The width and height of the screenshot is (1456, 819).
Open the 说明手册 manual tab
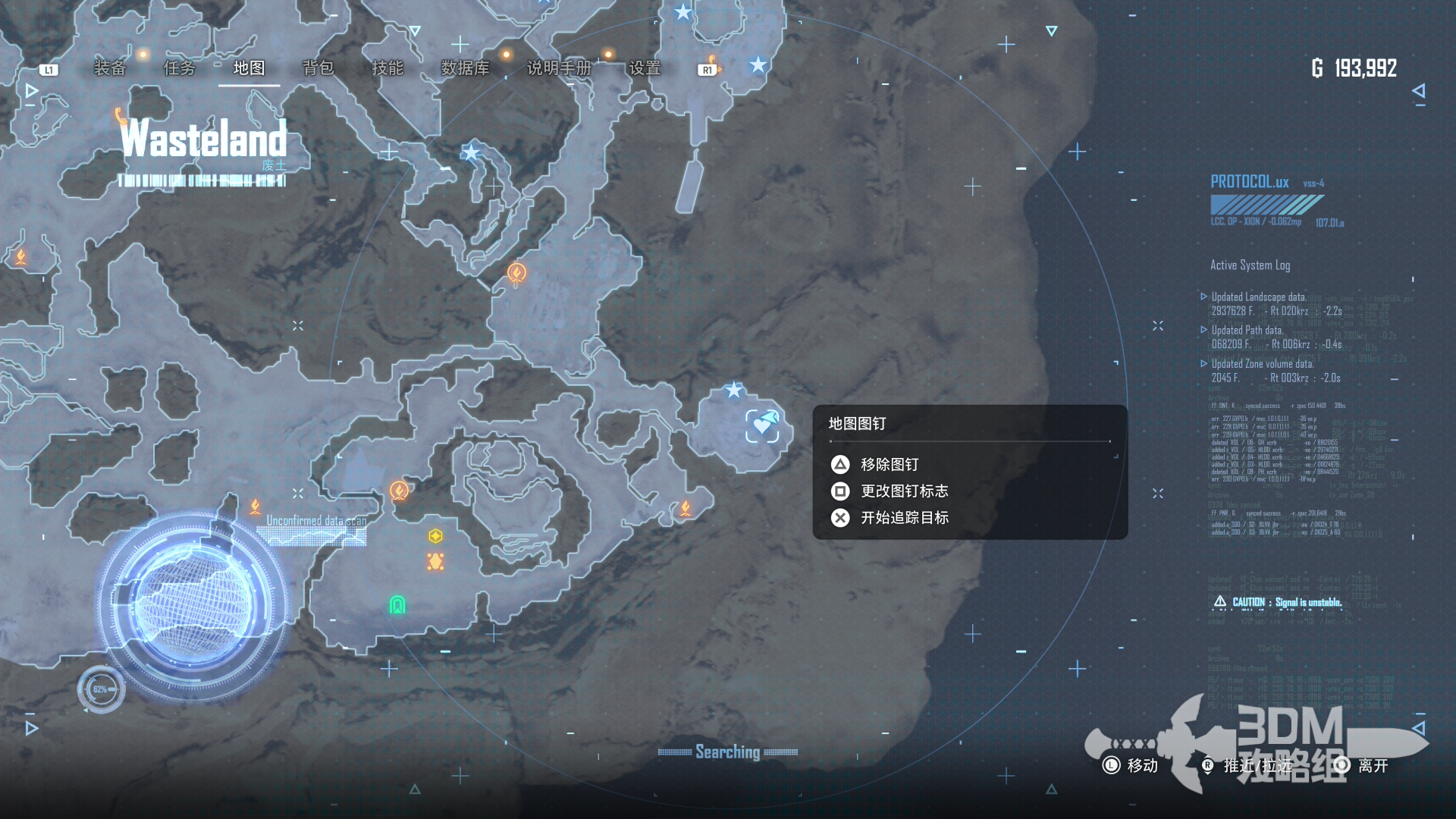559,68
